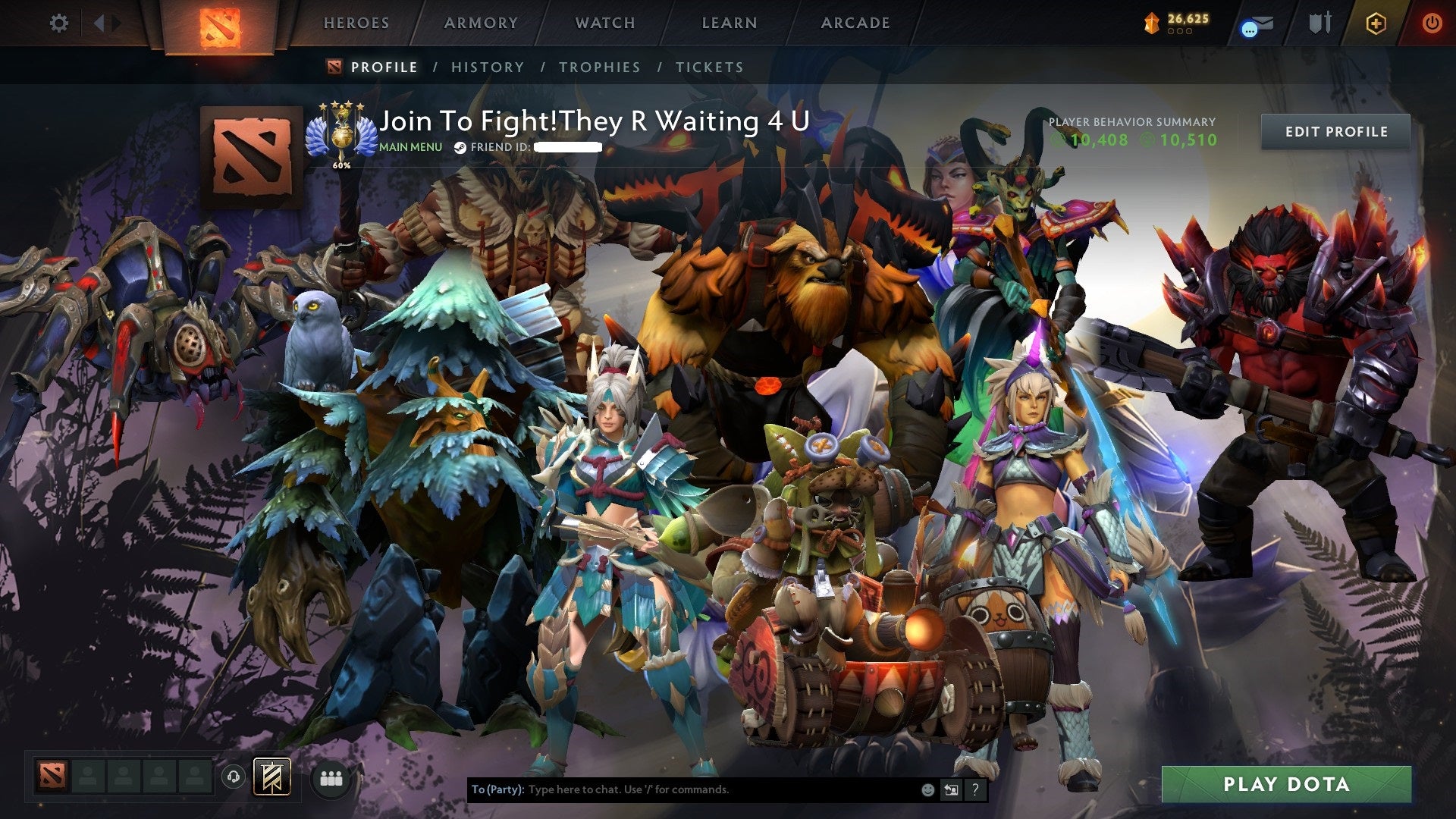Open the Dota Plus hexagon icon
Image resolution: width=1456 pixels, height=819 pixels.
(1375, 23)
